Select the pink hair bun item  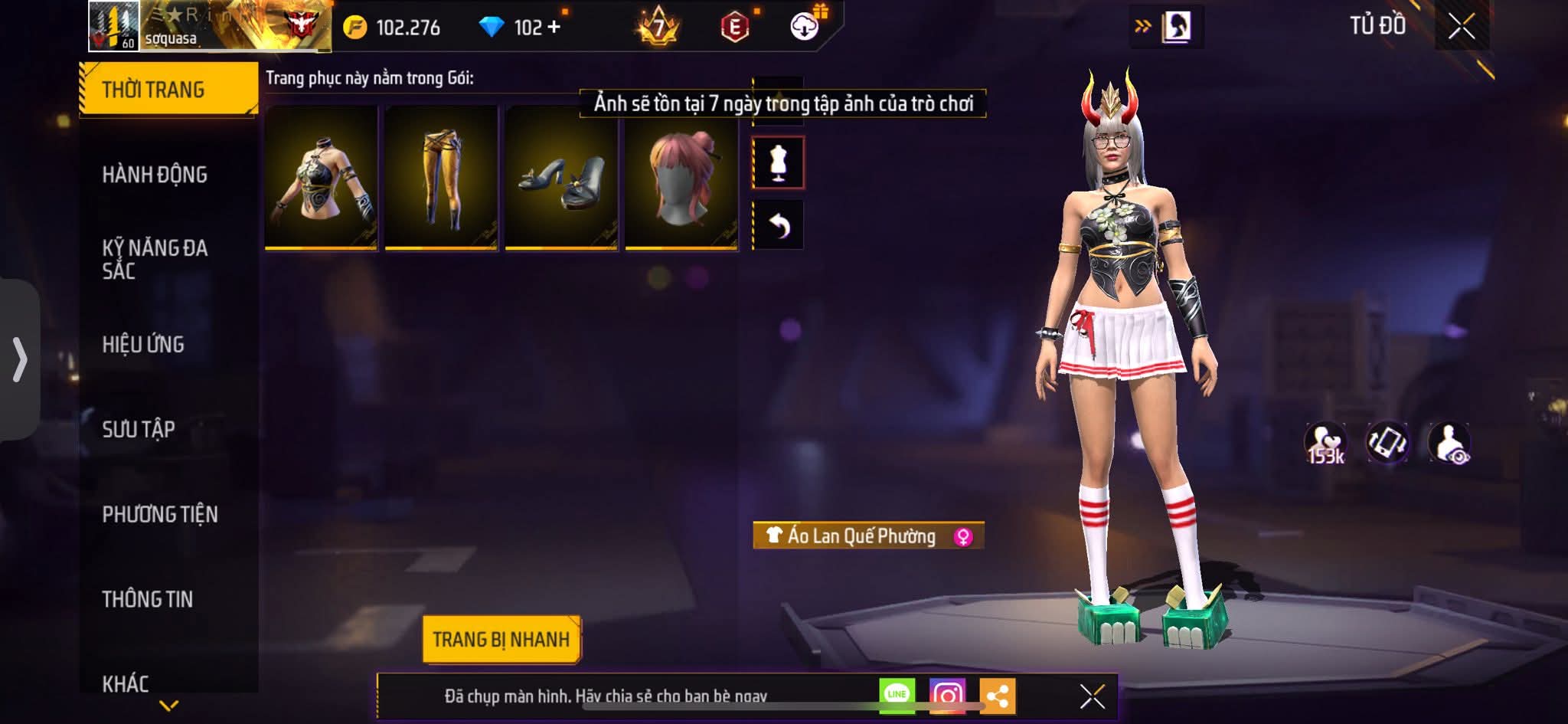(682, 178)
